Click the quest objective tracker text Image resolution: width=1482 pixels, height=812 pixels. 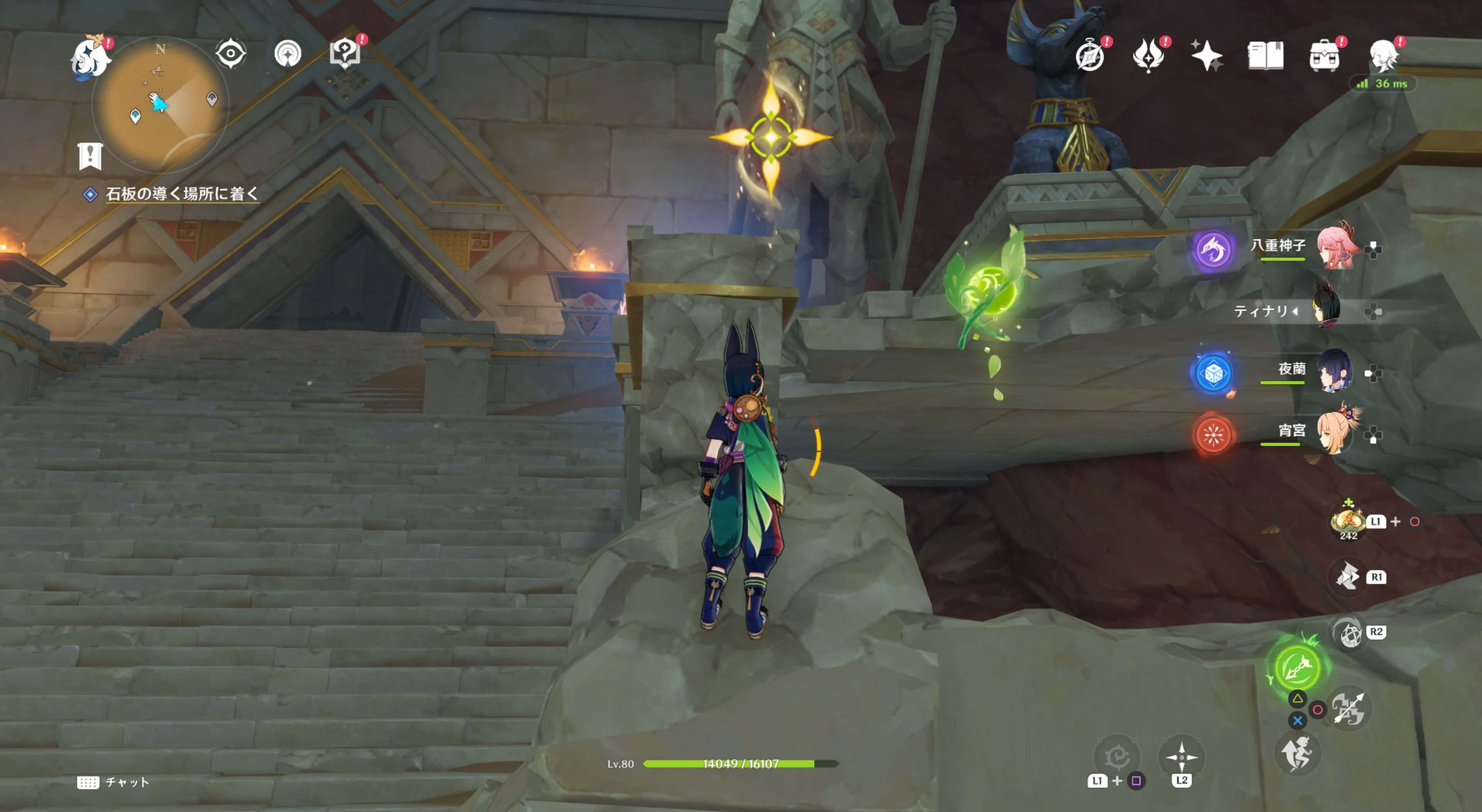pyautogui.click(x=182, y=194)
